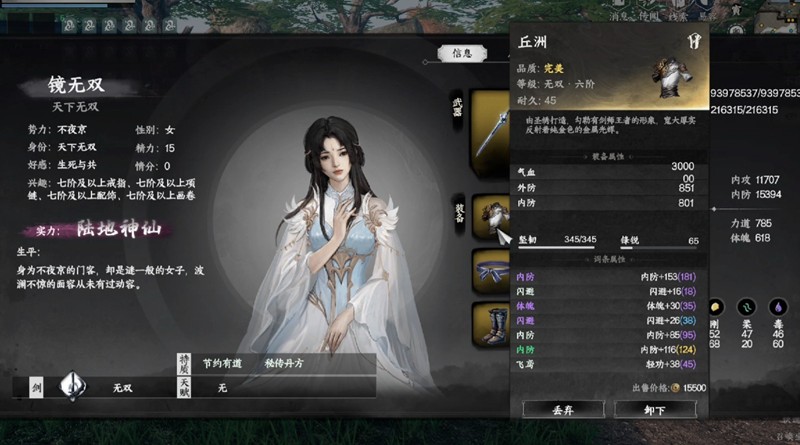This screenshot has width=800, height=445.
Task: Unequip the armor with the 卸下 button
Action: [654, 408]
